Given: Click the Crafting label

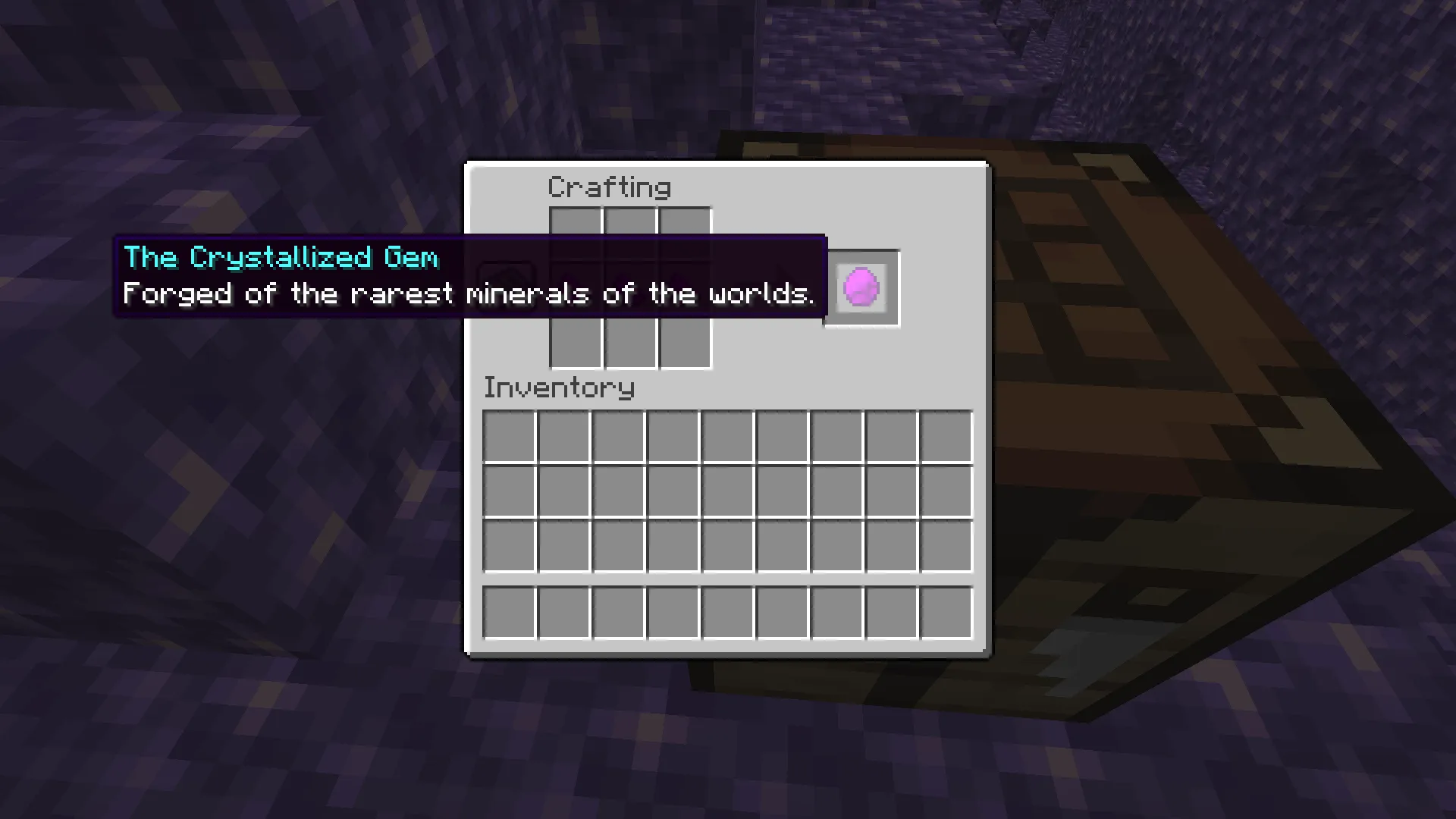Looking at the screenshot, I should point(609,187).
